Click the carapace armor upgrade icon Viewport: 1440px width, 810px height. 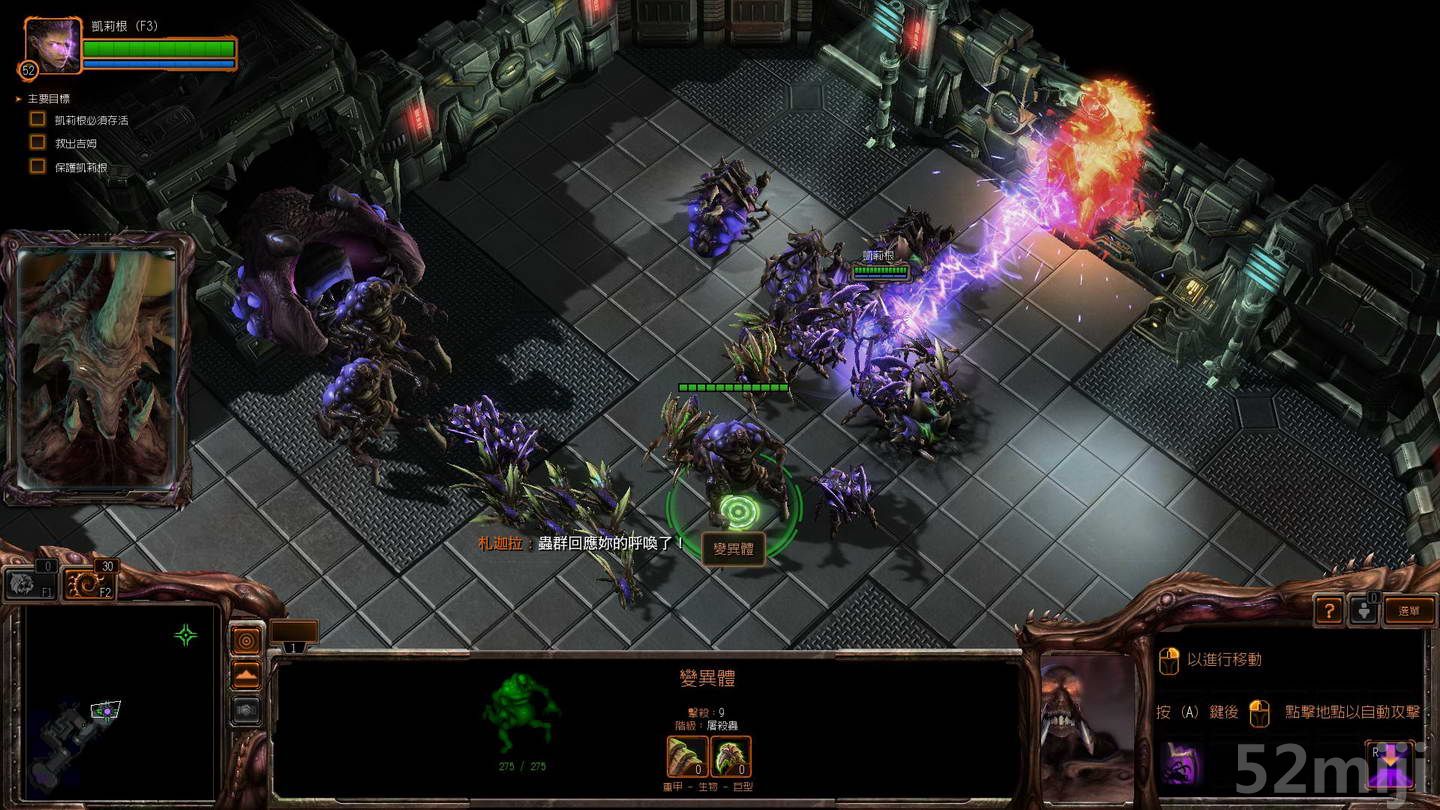(731, 757)
